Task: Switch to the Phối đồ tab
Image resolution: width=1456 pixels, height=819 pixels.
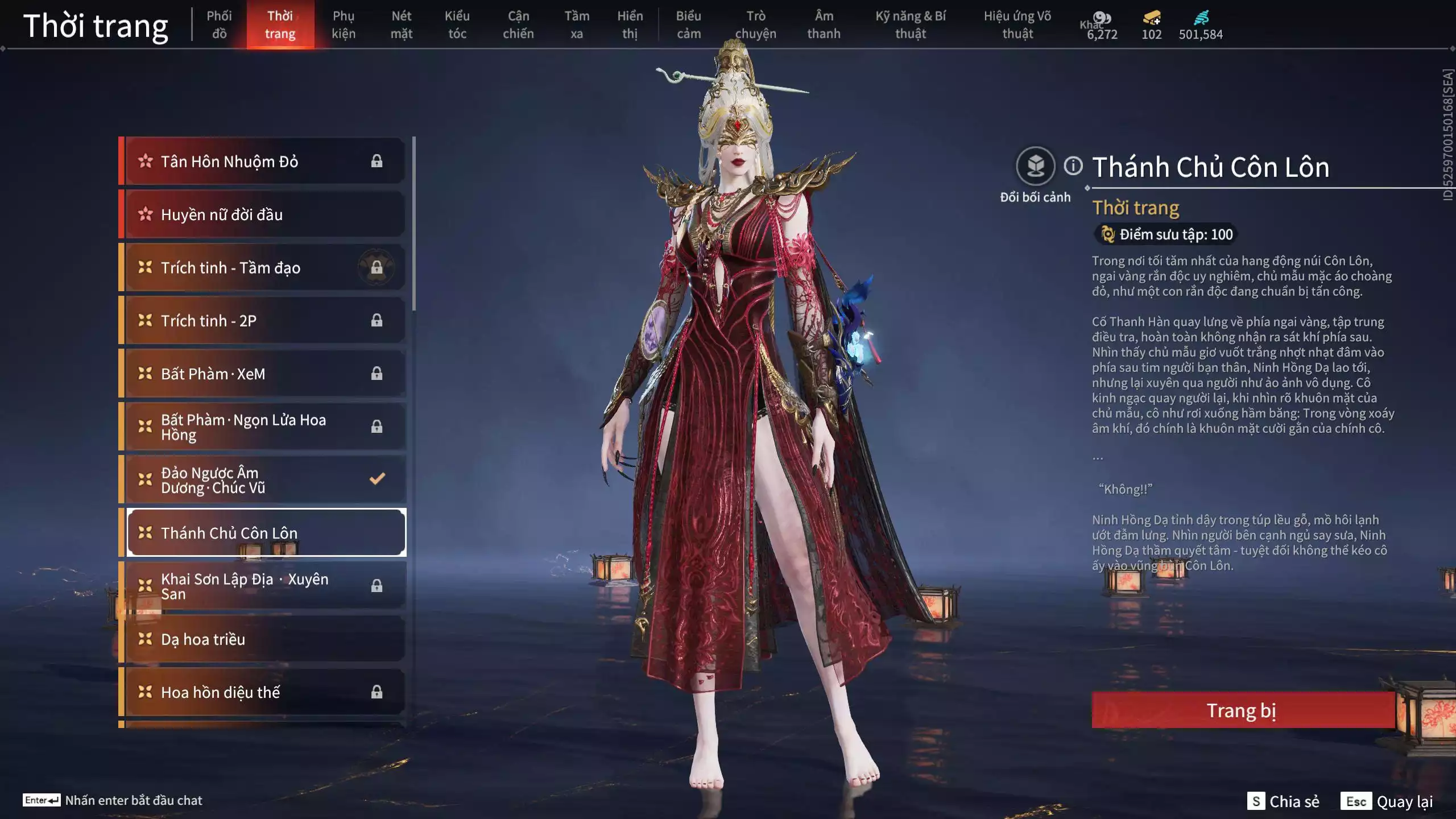Action: [x=219, y=24]
